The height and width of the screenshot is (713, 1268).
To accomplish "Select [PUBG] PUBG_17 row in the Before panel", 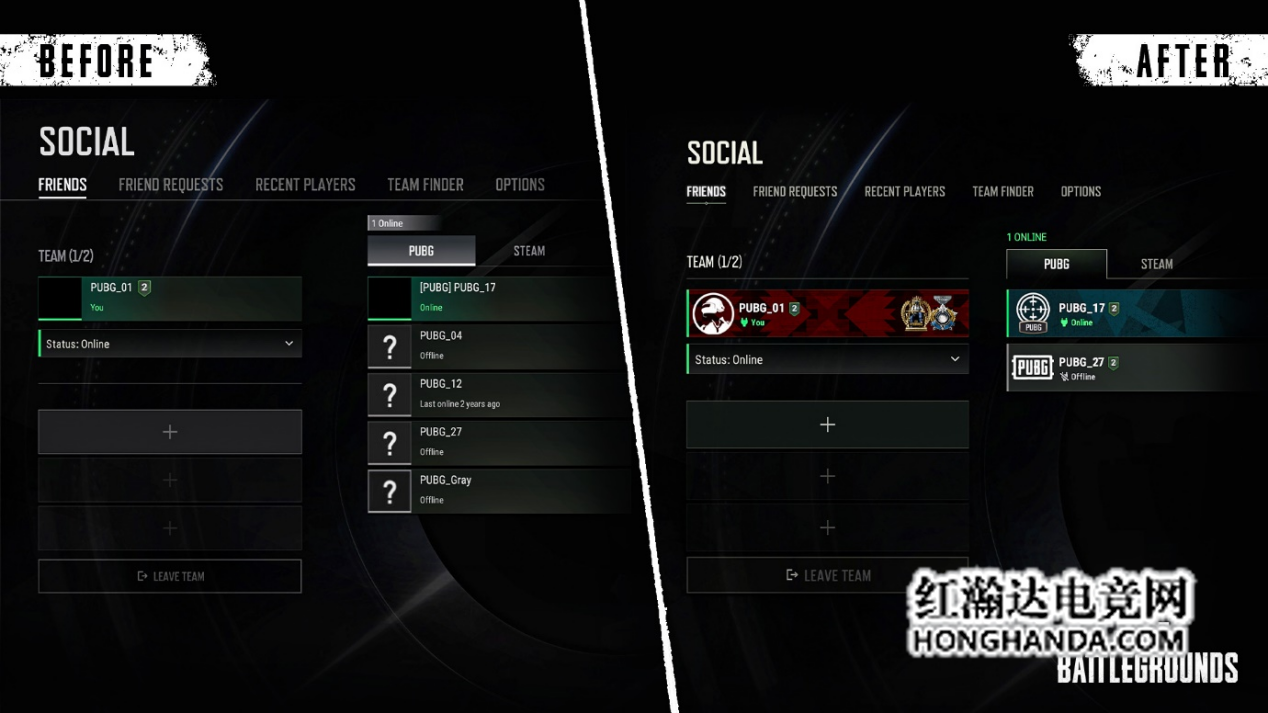I will [x=500, y=297].
